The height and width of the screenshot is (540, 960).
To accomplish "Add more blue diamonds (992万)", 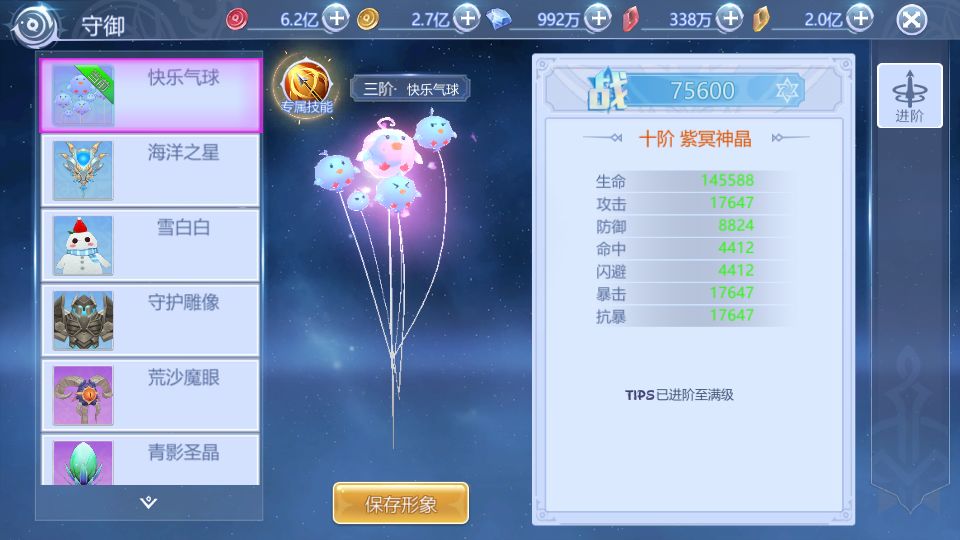I will pyautogui.click(x=597, y=18).
